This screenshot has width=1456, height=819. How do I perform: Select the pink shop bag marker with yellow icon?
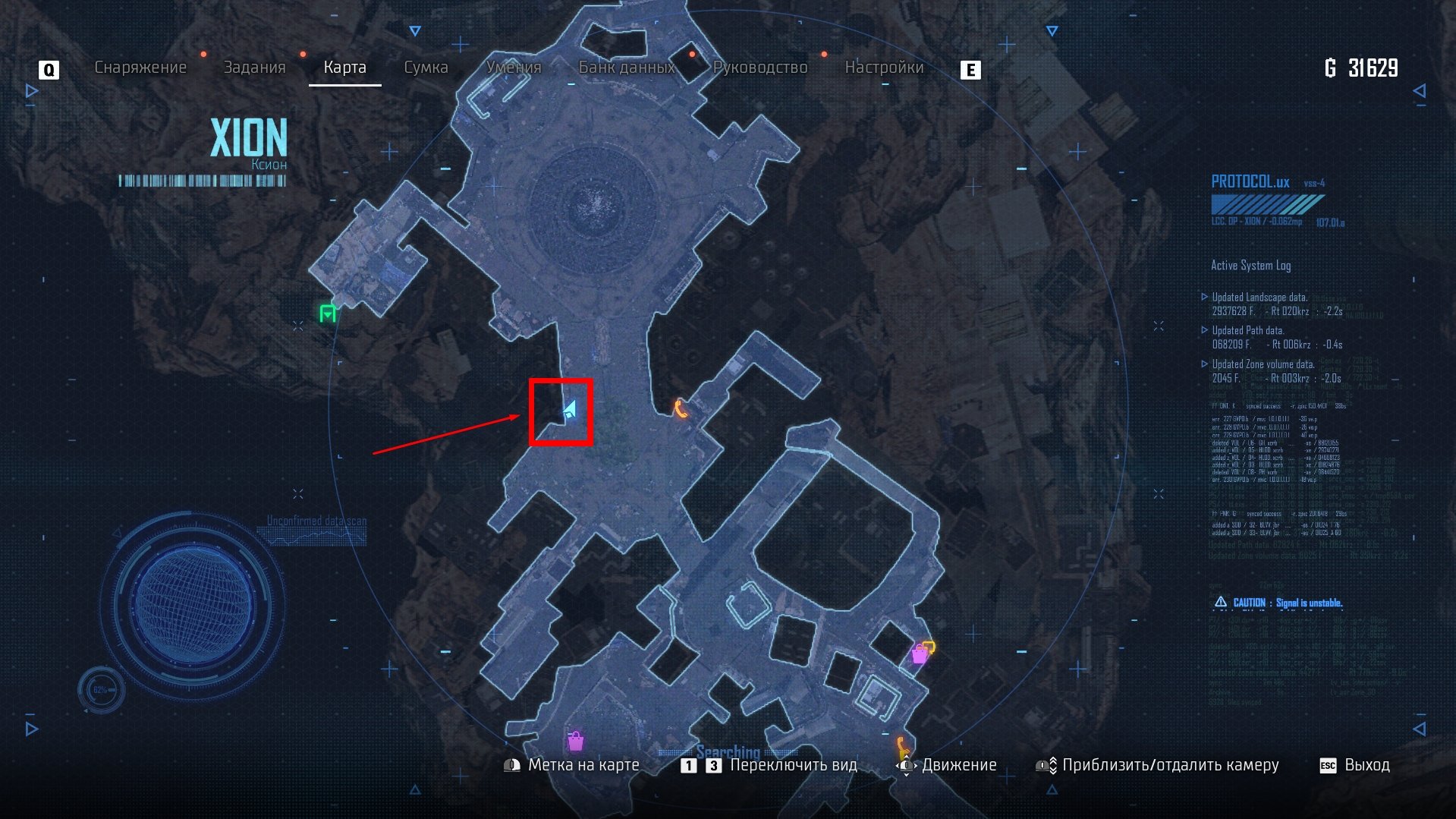click(x=922, y=652)
